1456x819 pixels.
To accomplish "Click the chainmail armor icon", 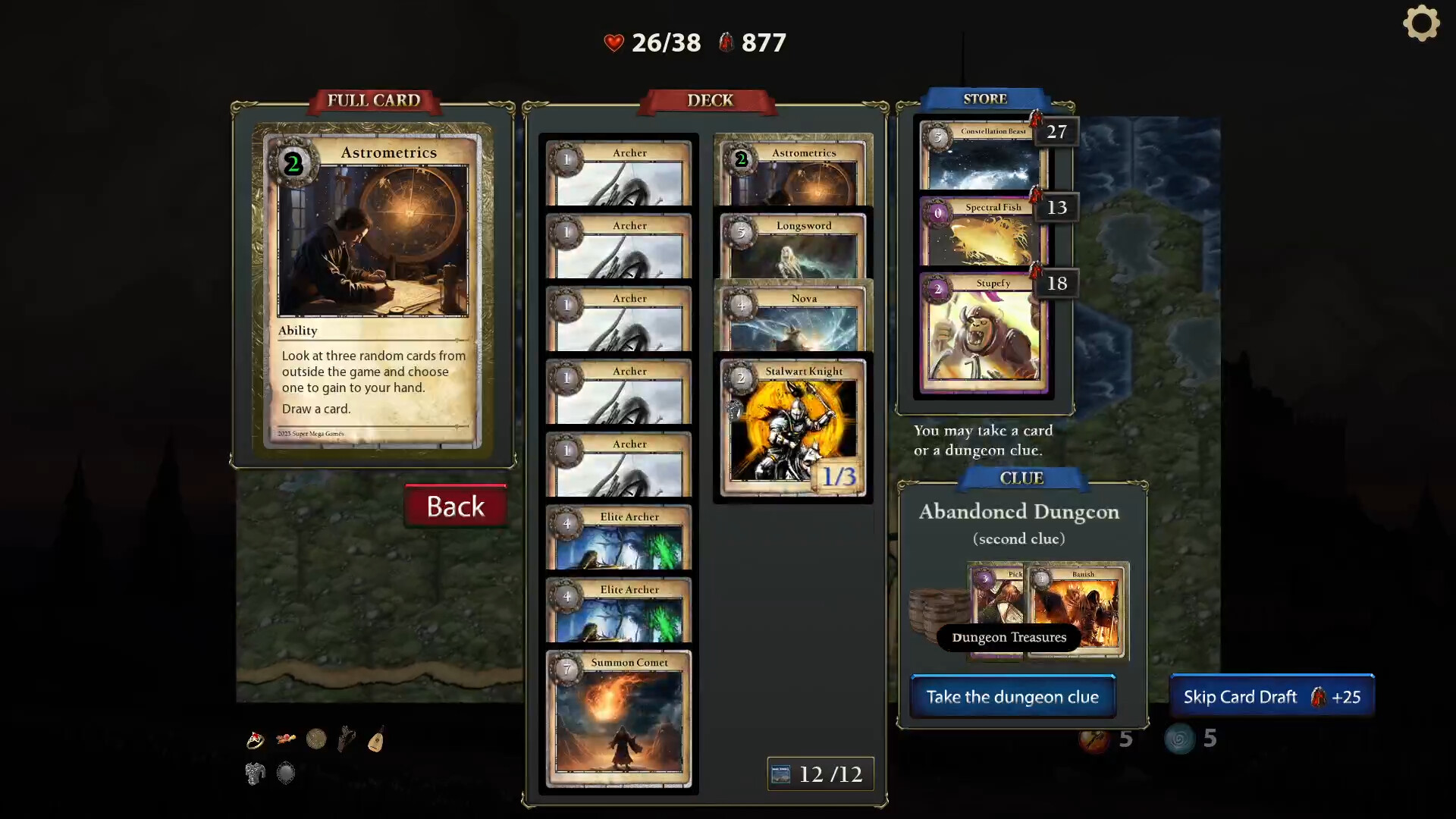I will tap(256, 773).
